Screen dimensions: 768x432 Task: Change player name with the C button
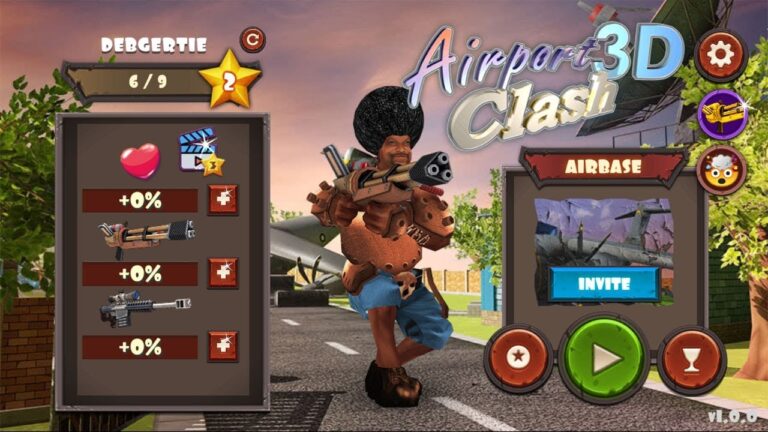click(x=253, y=41)
